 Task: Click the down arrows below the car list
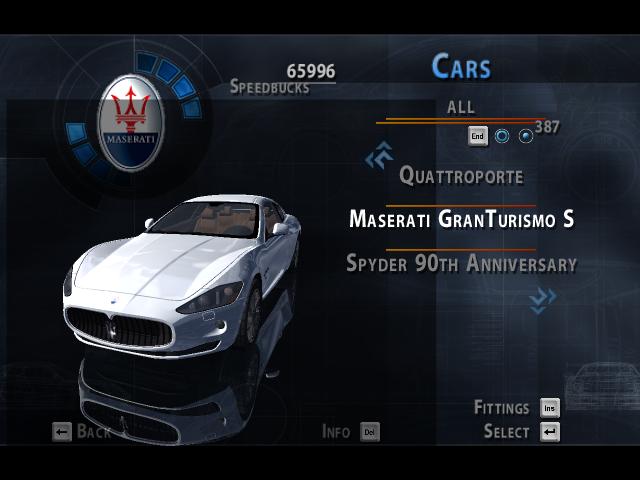pyautogui.click(x=543, y=299)
